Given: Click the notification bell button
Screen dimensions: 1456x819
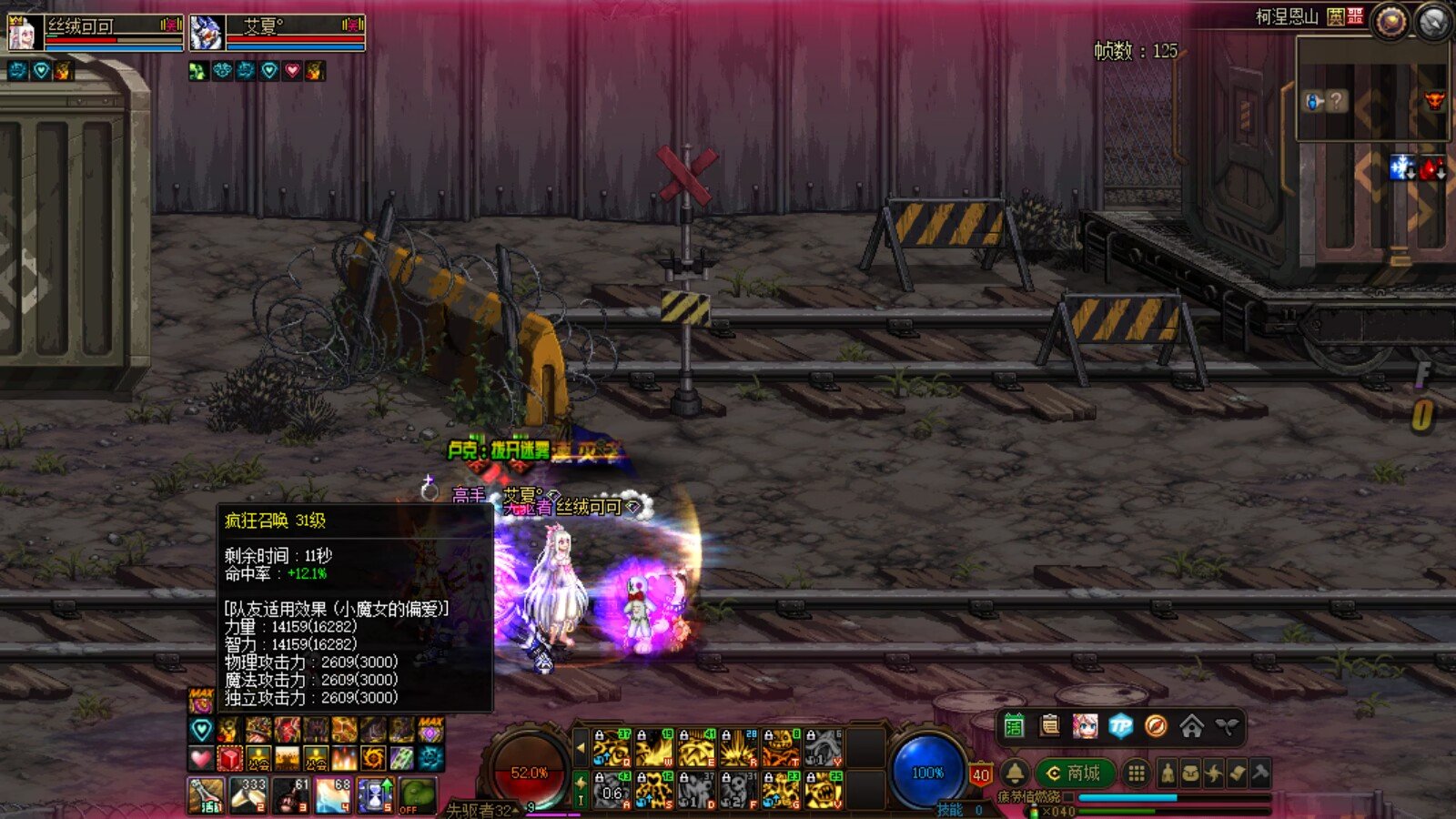Looking at the screenshot, I should [x=1015, y=773].
